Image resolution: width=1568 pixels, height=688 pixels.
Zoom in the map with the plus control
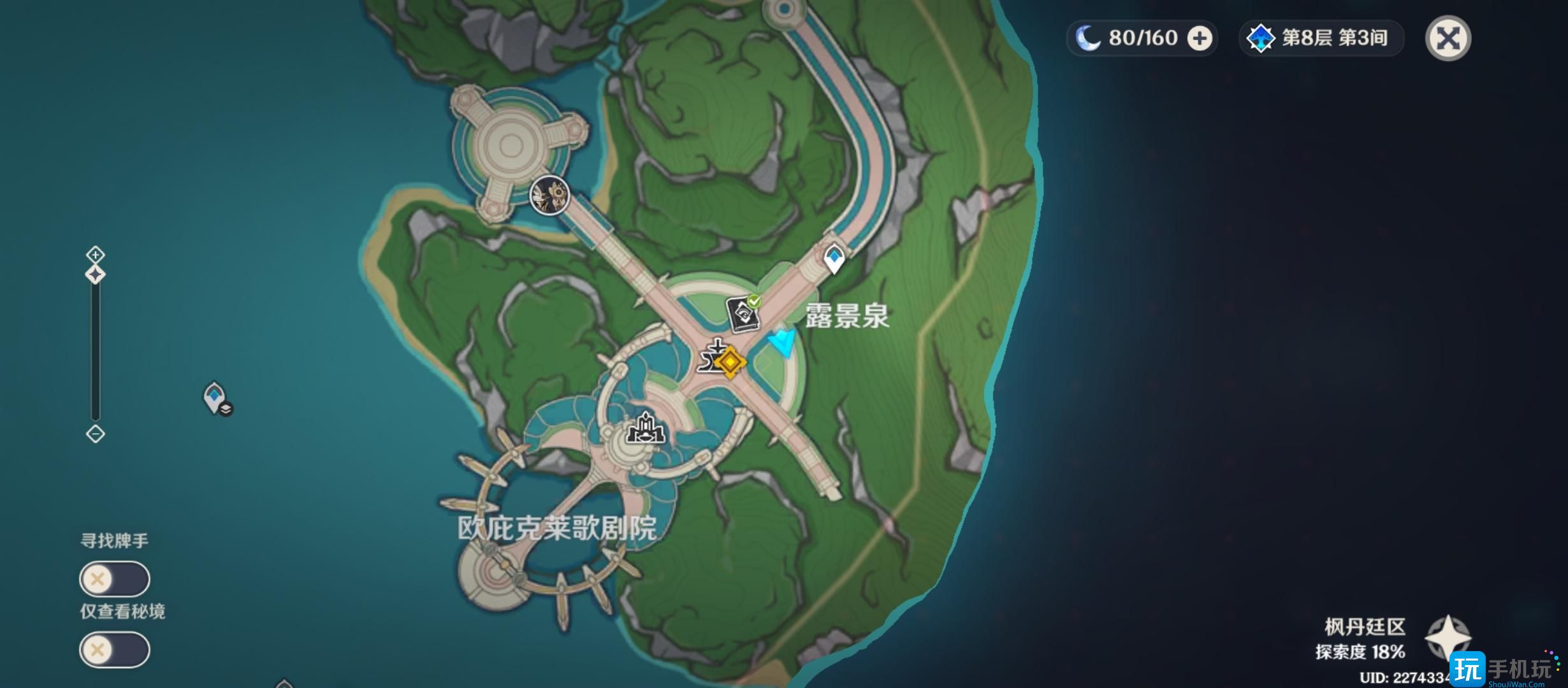click(96, 255)
